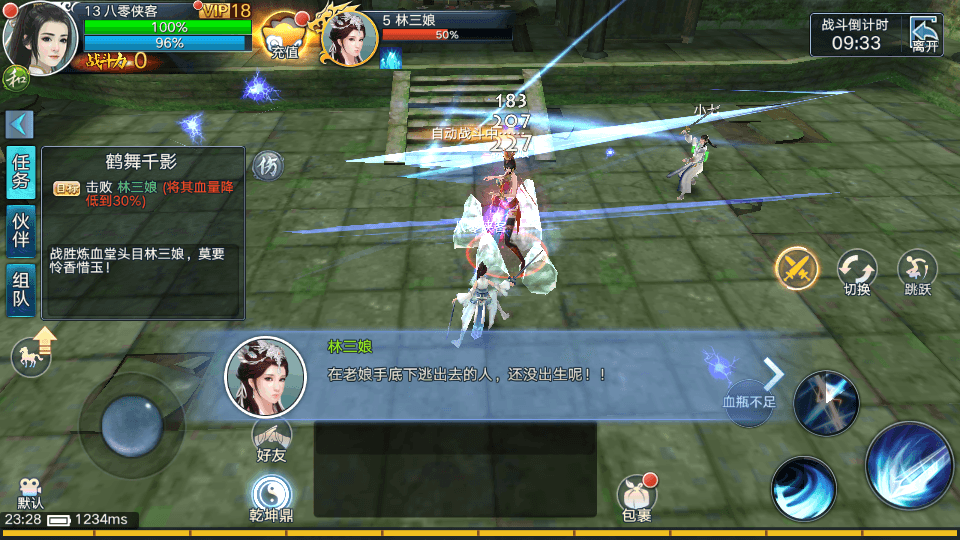
Task: Click the horse mount button
Action: [x=33, y=356]
